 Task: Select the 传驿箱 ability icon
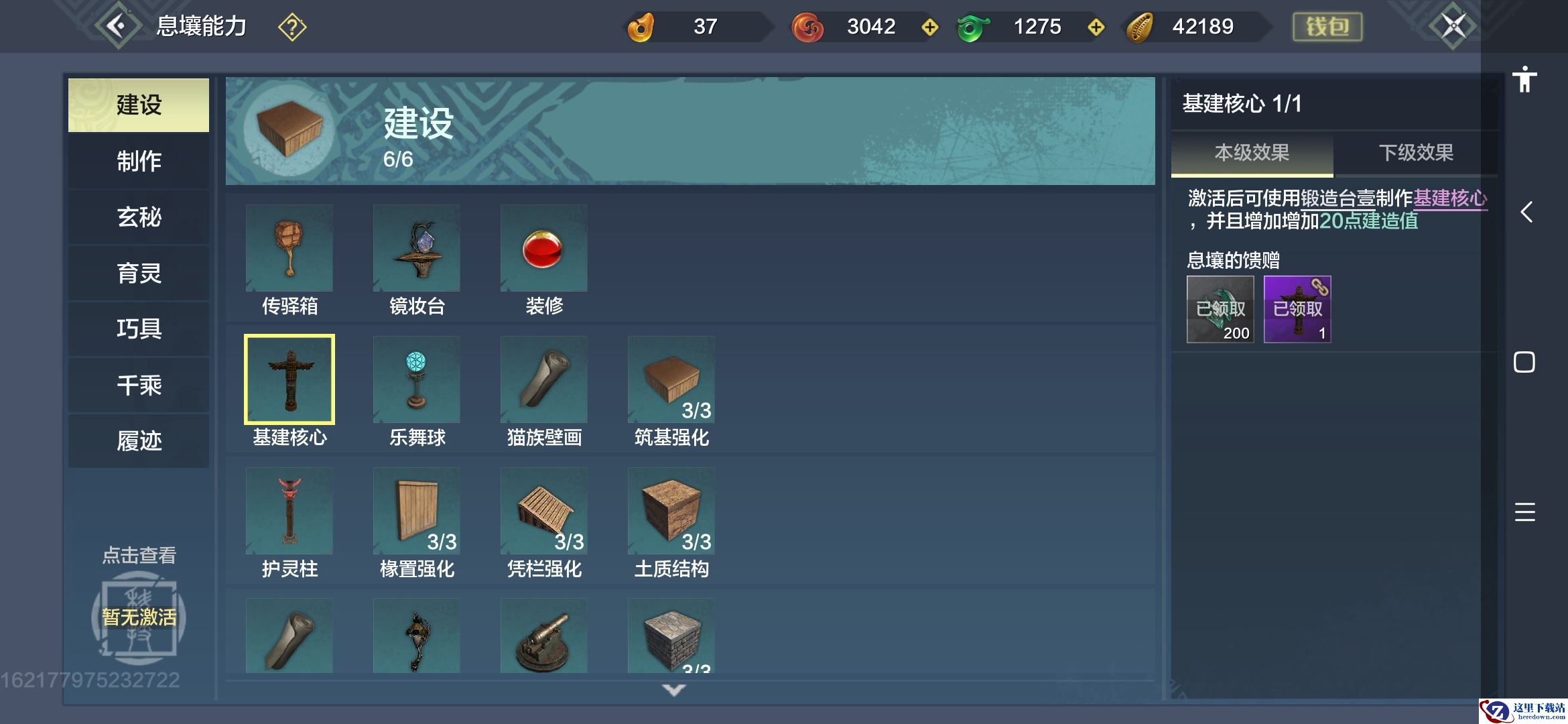coord(289,249)
